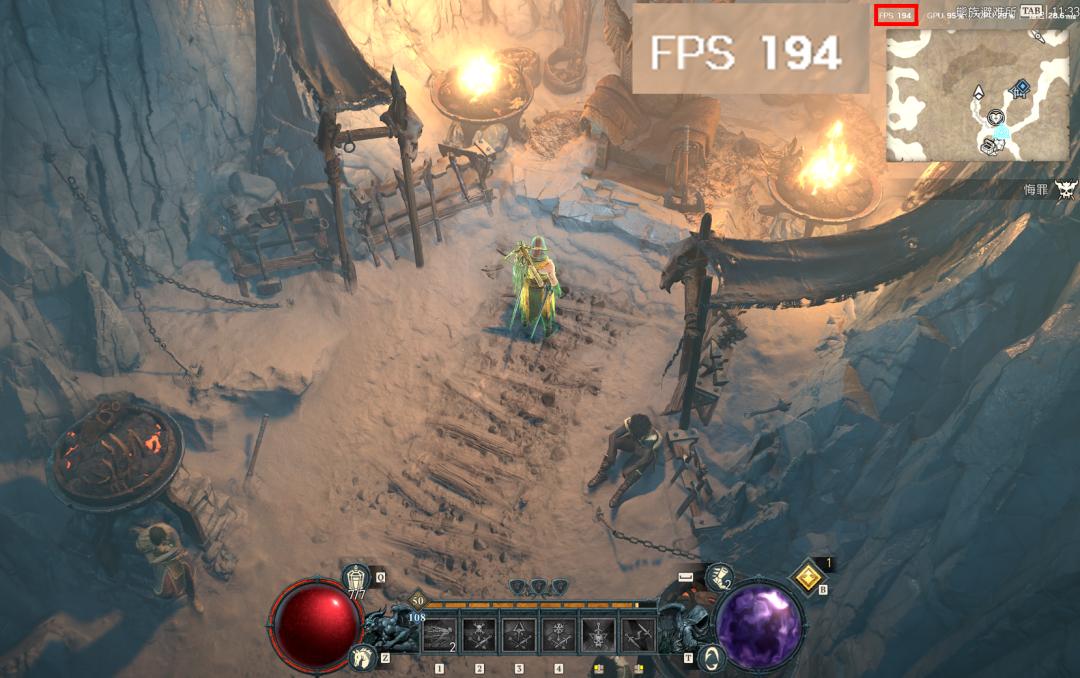This screenshot has height=678, width=1080.
Task: Click the golden diamond notification icon
Action: point(806,576)
